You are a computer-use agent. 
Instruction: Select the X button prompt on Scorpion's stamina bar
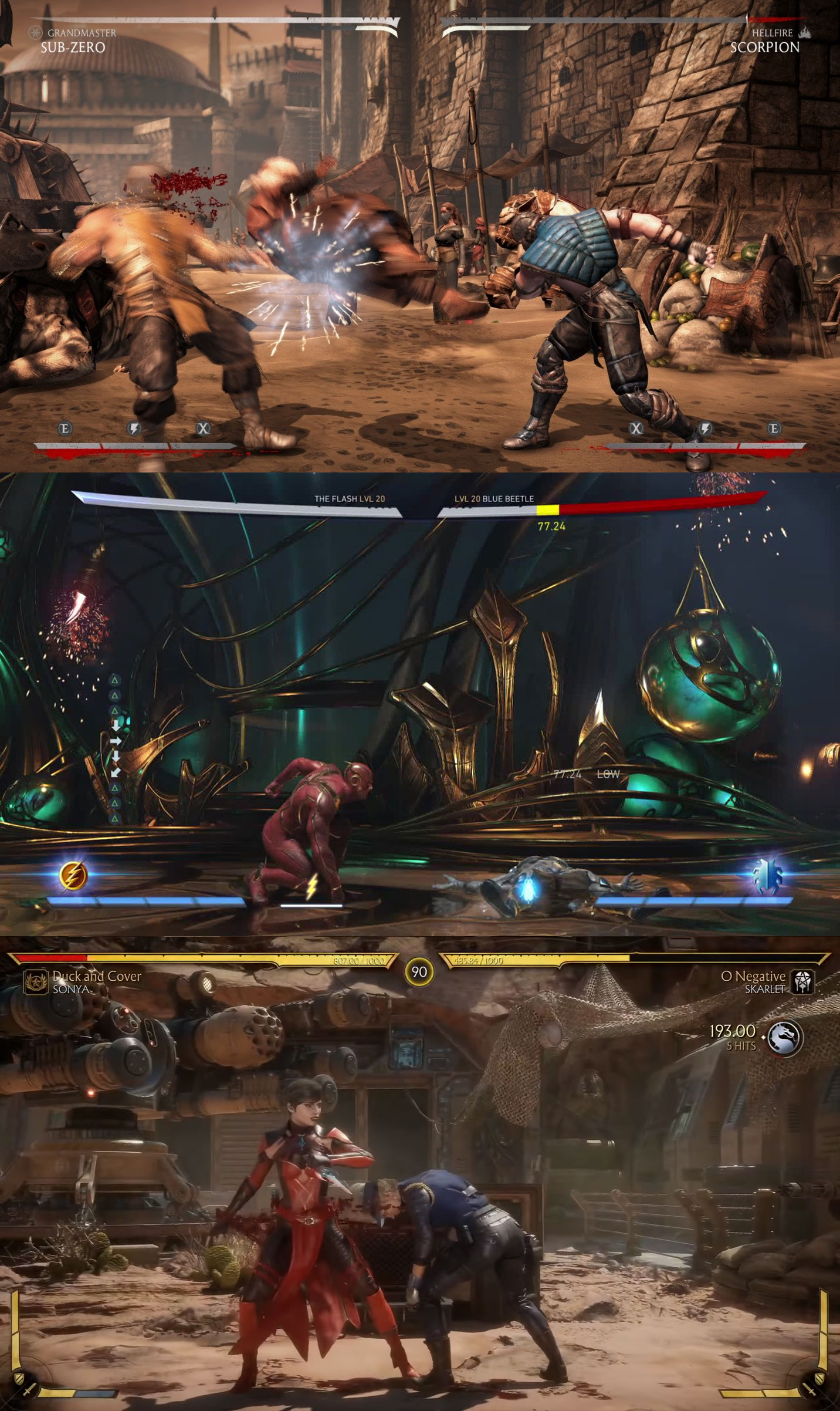click(636, 429)
